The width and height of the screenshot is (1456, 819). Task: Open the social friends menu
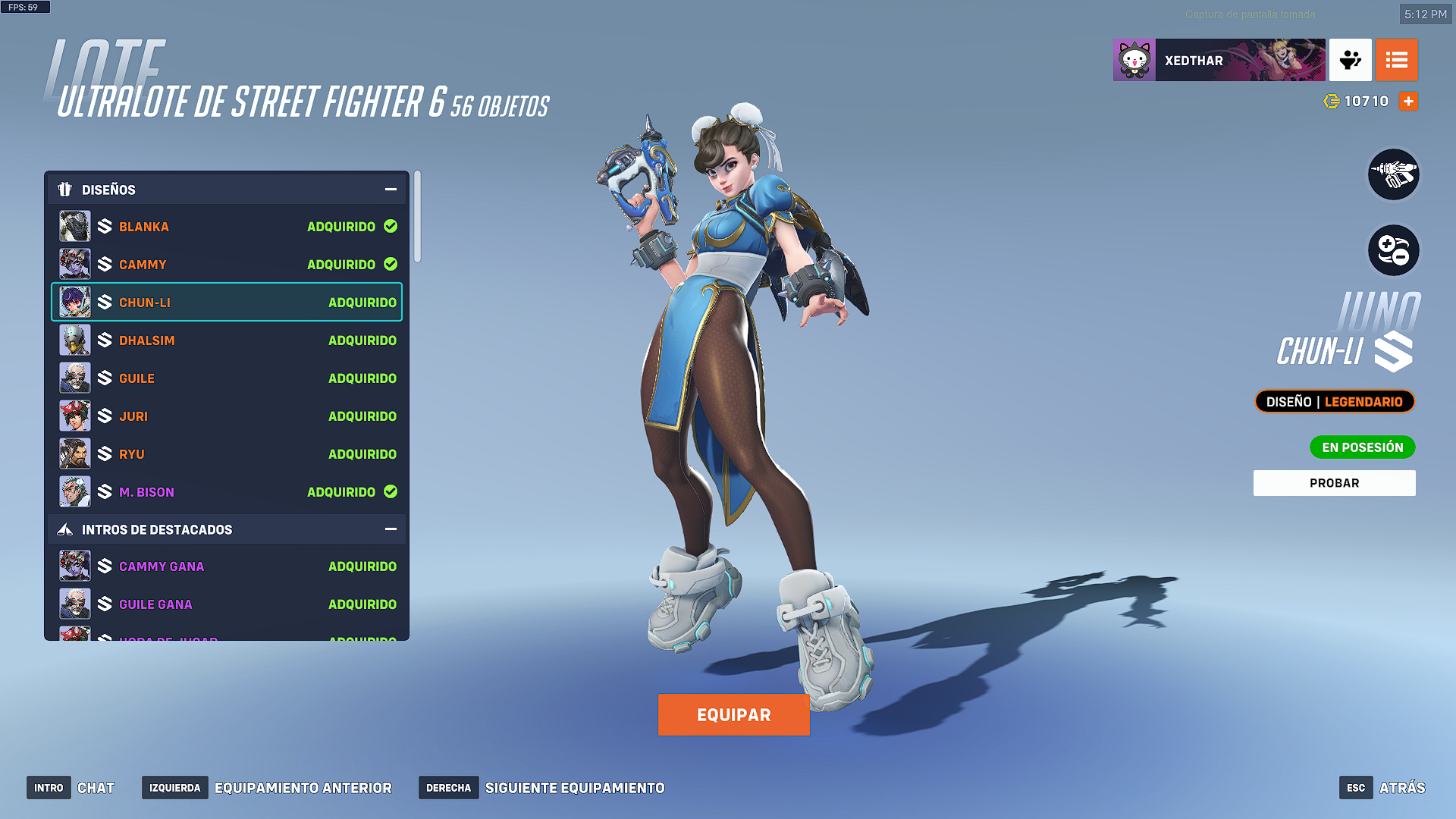click(x=1350, y=61)
